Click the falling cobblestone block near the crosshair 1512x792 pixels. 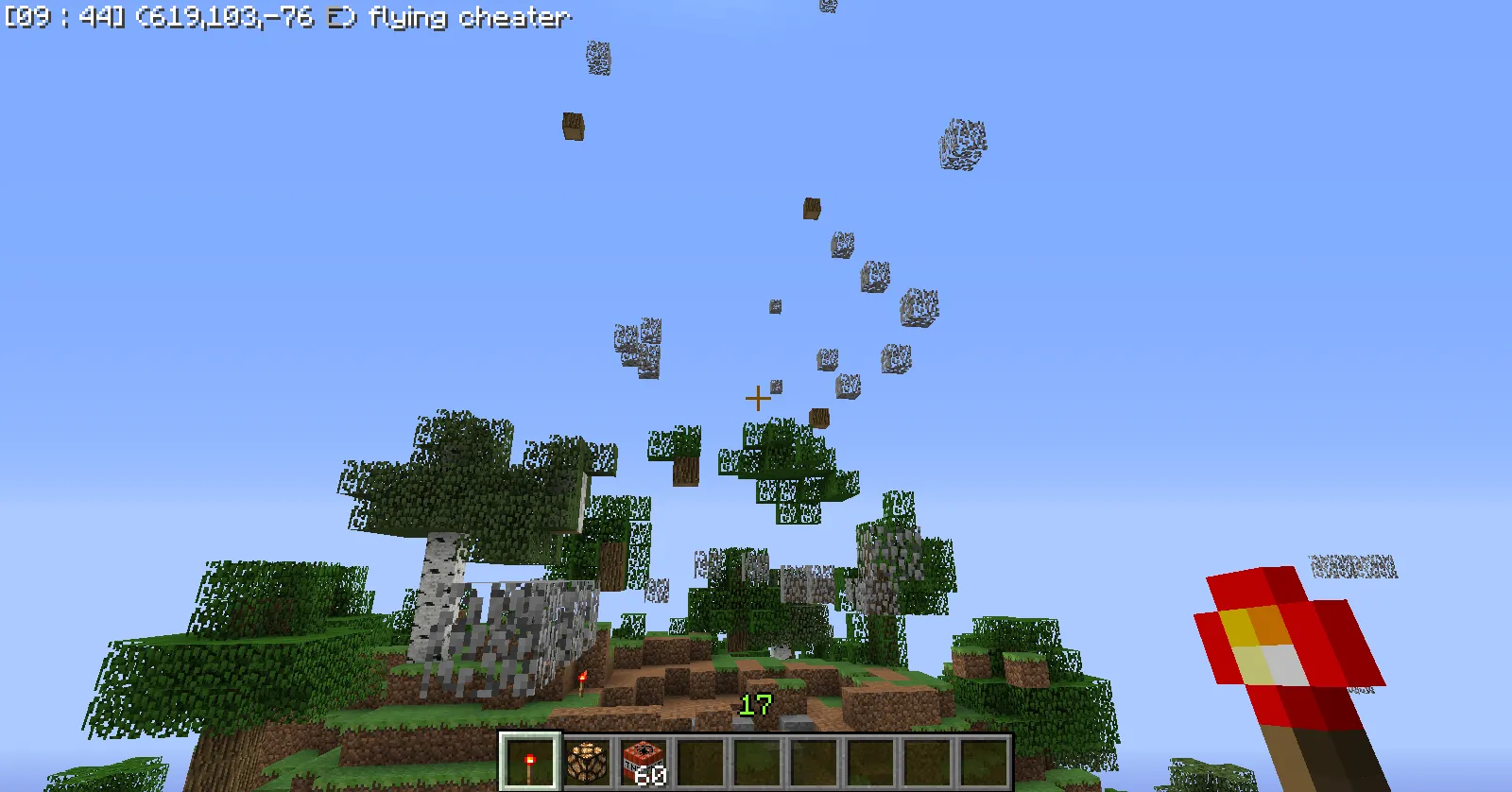pos(775,387)
